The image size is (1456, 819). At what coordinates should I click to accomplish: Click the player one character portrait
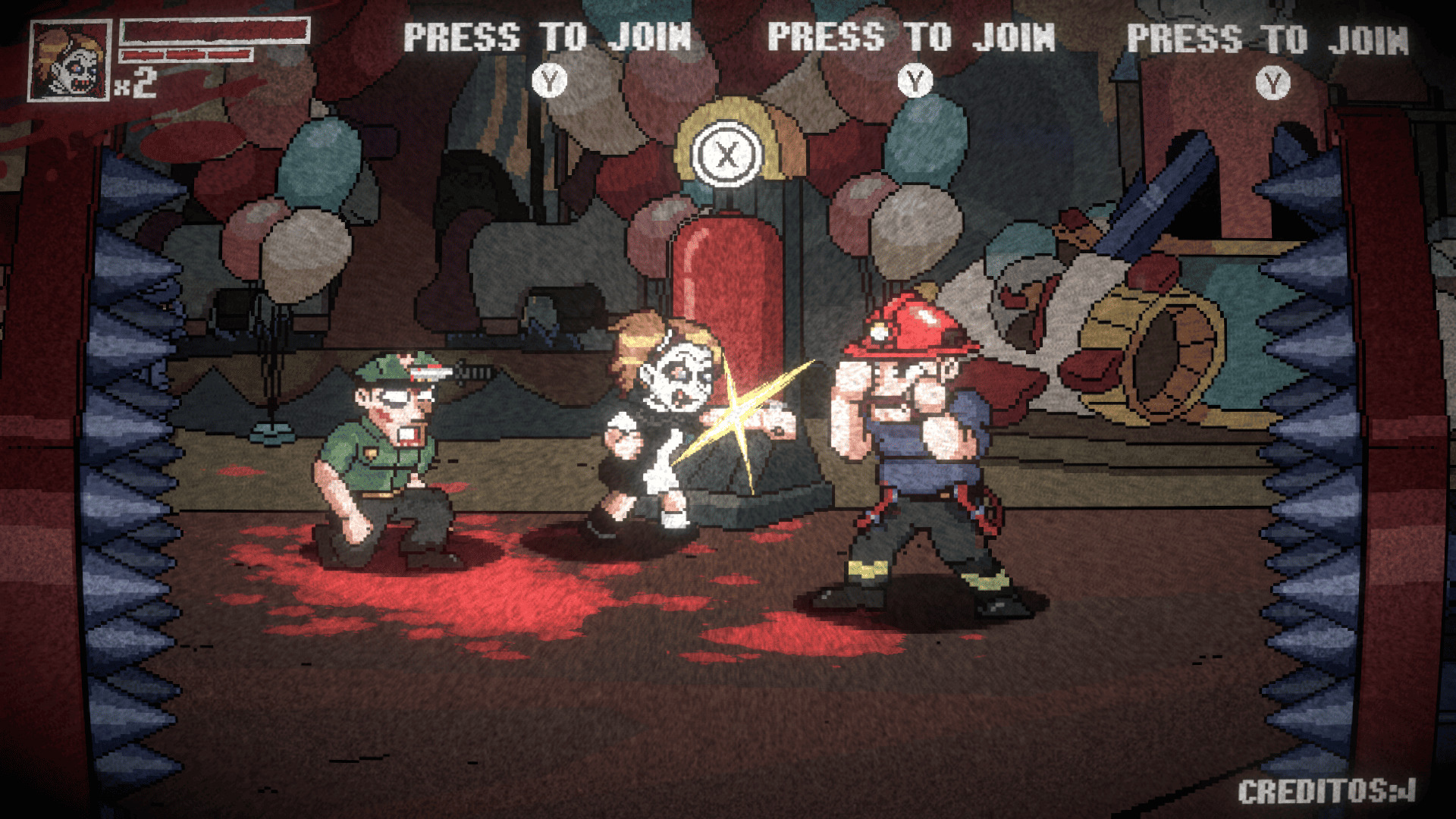tap(70, 61)
